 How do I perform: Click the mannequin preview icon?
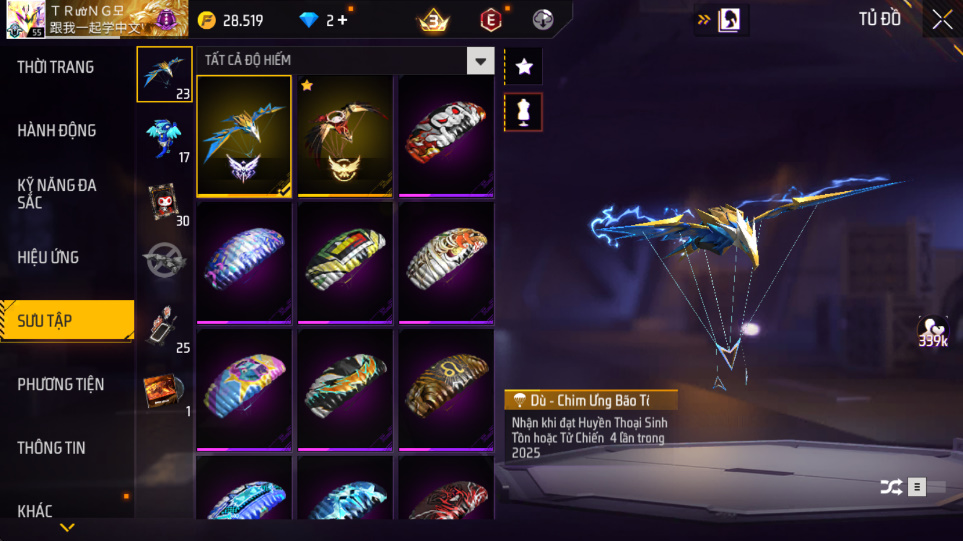tap(524, 112)
